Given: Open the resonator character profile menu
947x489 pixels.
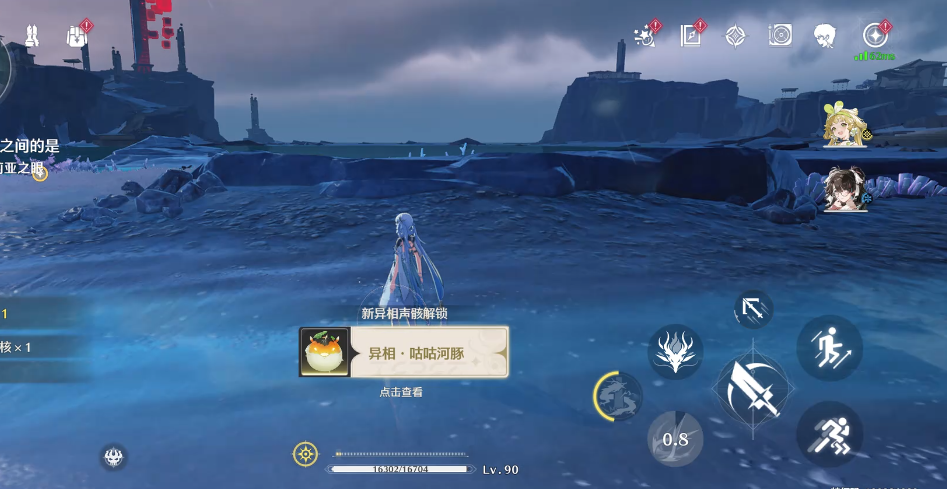Looking at the screenshot, I should point(825,36).
